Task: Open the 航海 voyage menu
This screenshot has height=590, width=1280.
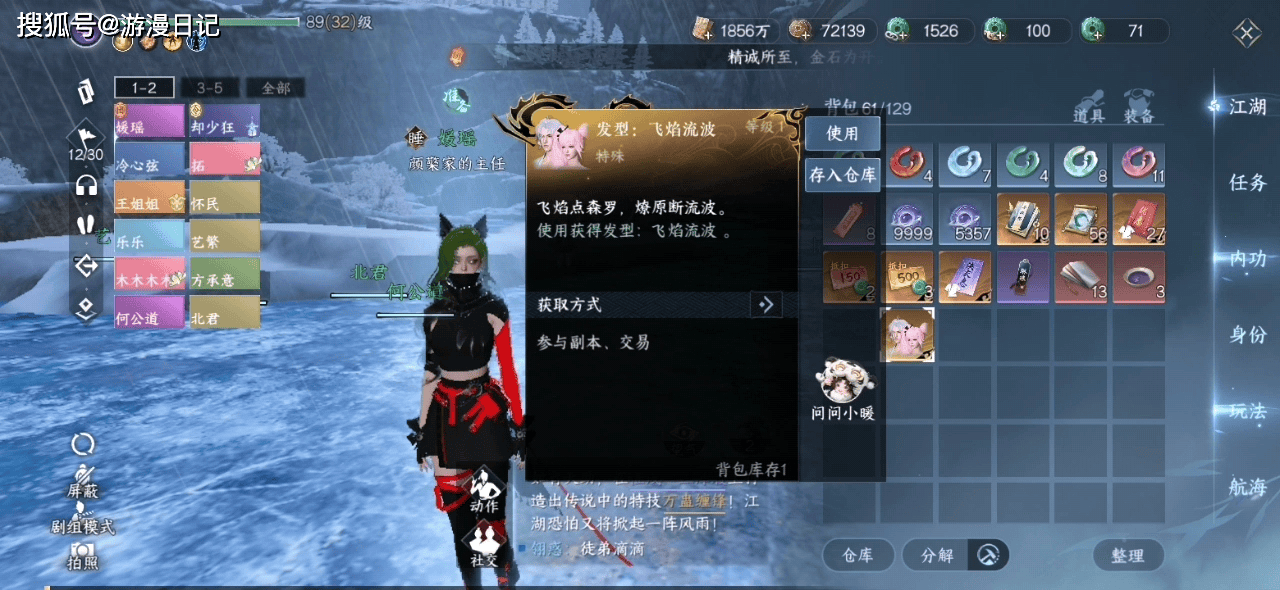Action: coord(1247,487)
